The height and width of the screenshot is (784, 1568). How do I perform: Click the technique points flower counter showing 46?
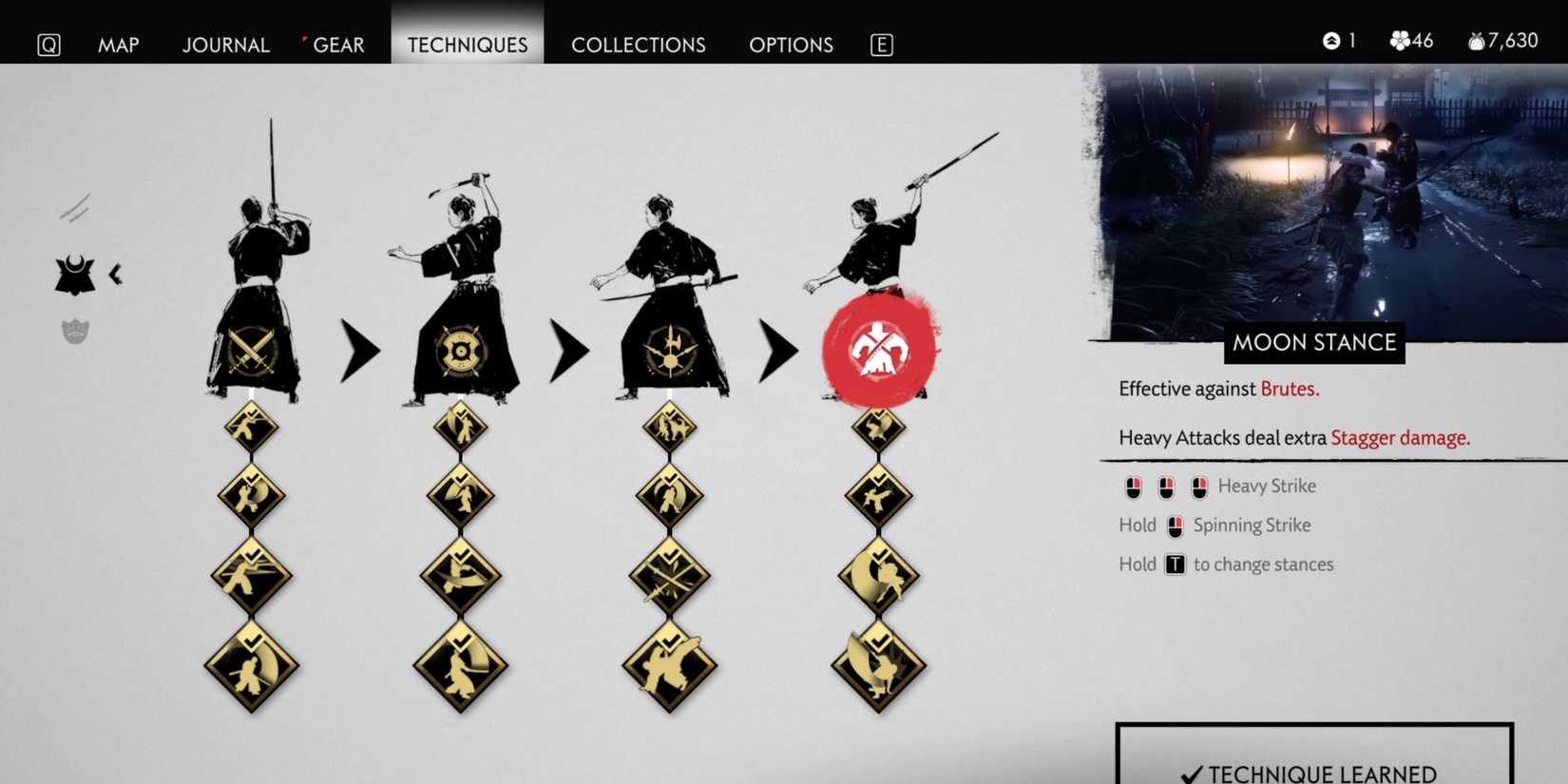pyautogui.click(x=1410, y=41)
